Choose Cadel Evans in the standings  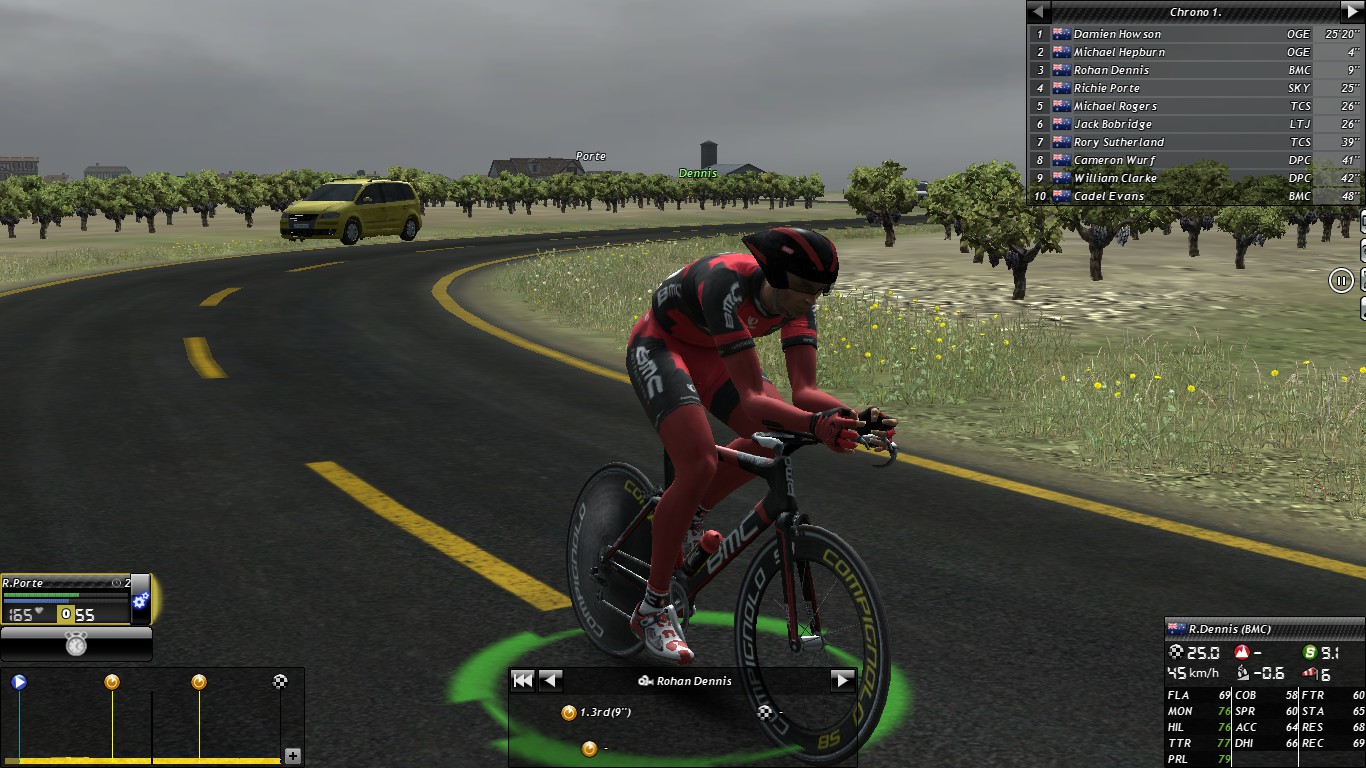tap(1108, 196)
